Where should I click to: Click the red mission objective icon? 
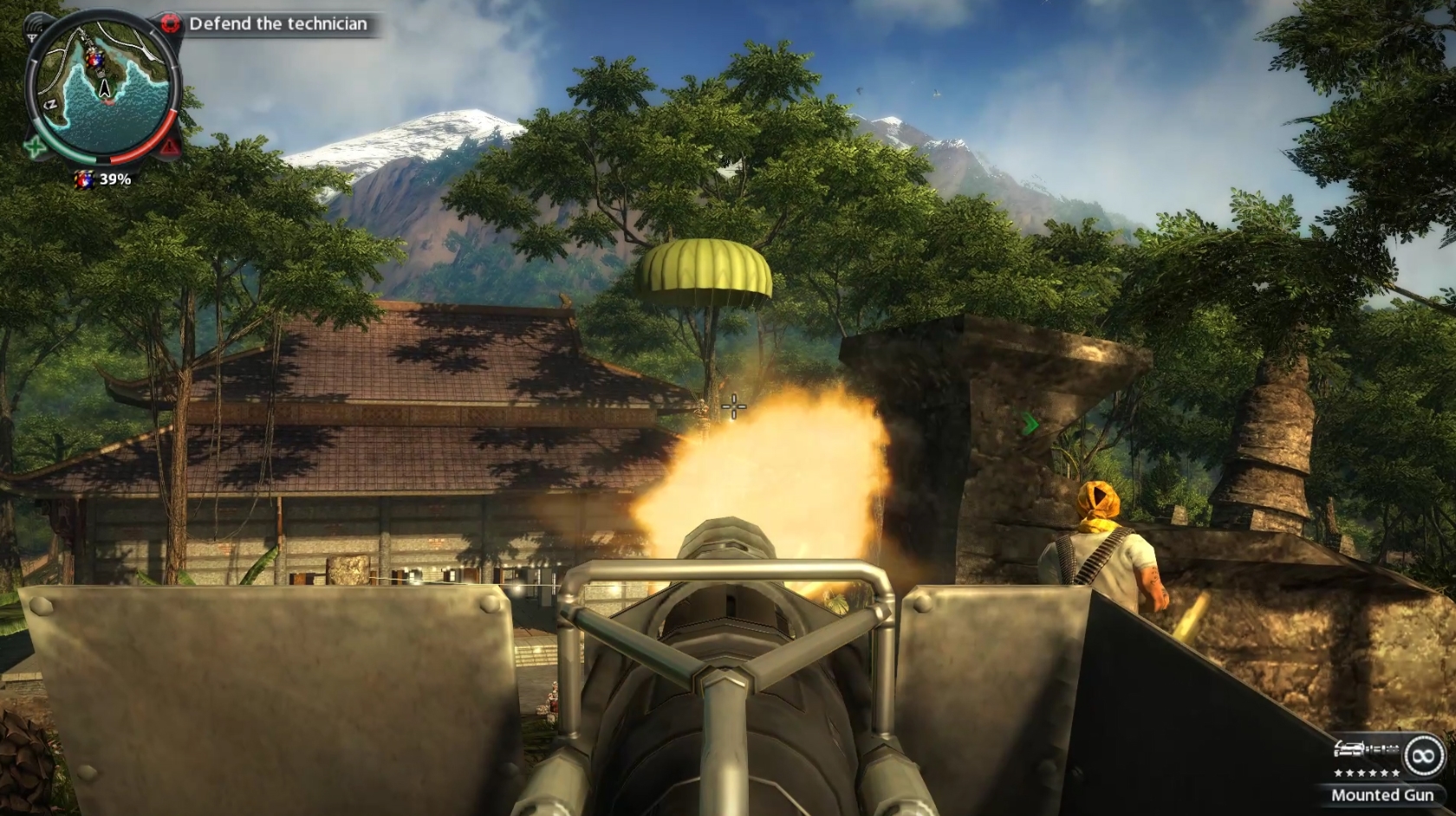coord(170,22)
